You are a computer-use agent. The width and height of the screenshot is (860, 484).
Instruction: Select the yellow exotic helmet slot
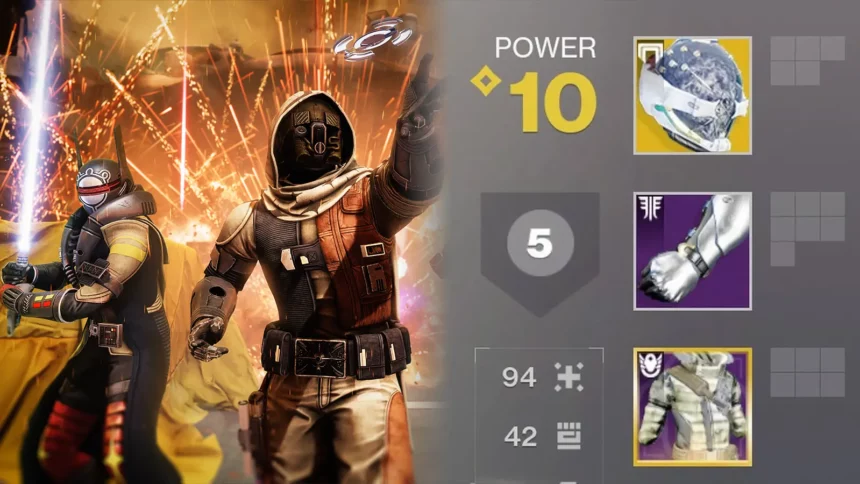click(x=692, y=95)
